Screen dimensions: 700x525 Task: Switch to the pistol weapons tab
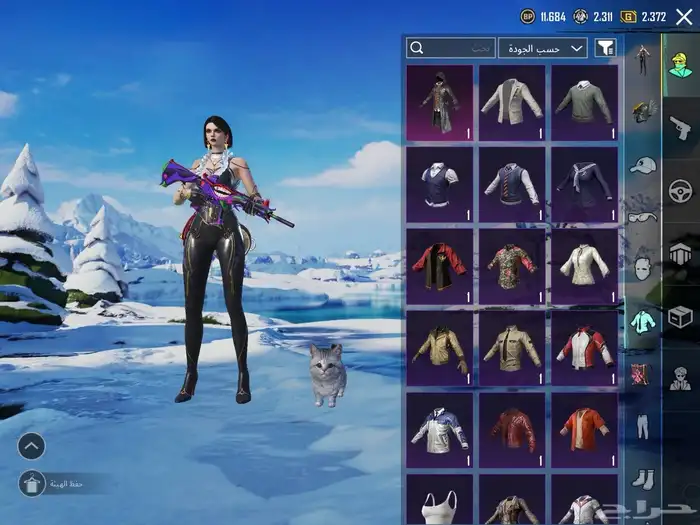click(x=680, y=127)
